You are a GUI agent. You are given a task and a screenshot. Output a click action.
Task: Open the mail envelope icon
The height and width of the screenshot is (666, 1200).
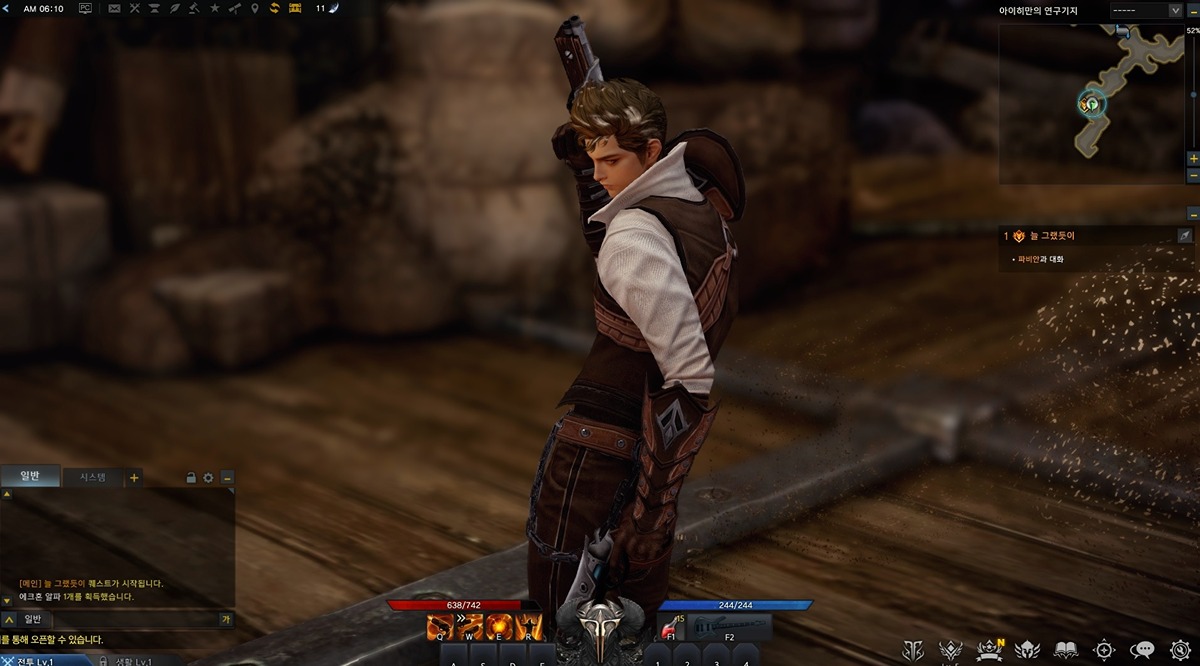pyautogui.click(x=114, y=8)
